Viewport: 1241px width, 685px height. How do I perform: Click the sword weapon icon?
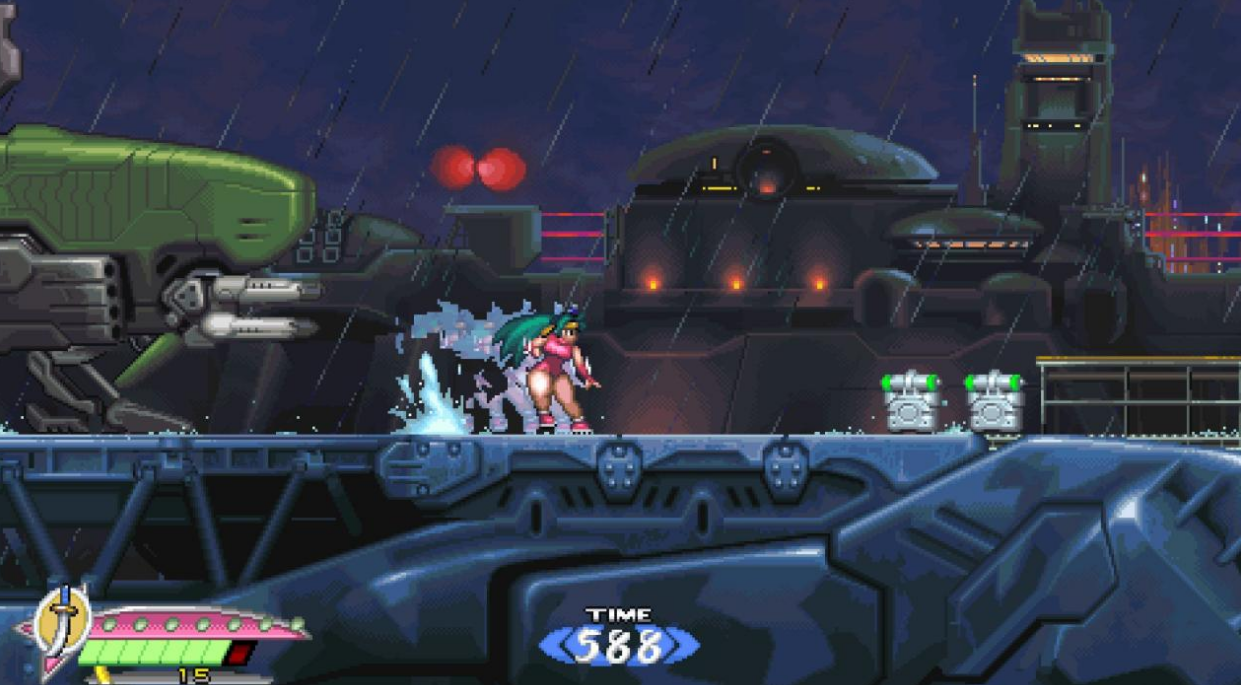tap(62, 617)
